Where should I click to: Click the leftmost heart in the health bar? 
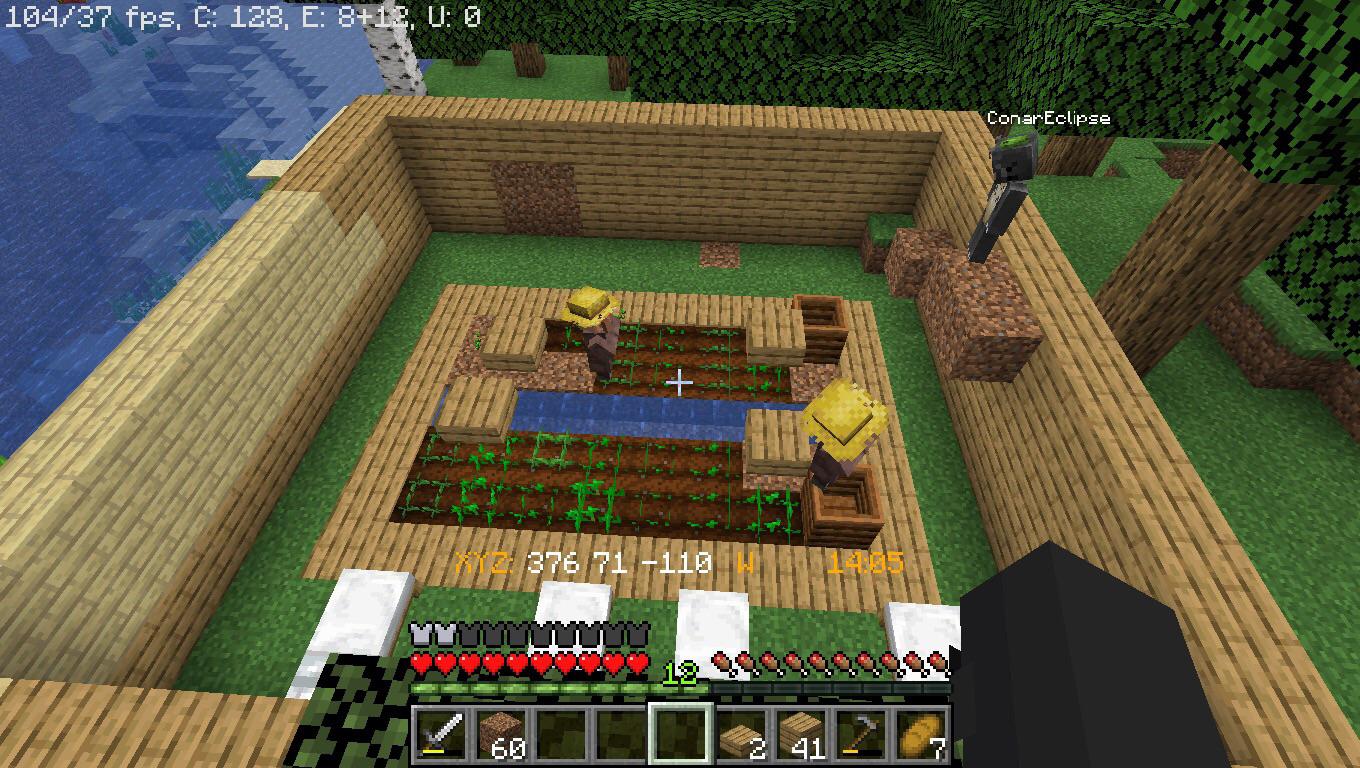pyautogui.click(x=422, y=663)
